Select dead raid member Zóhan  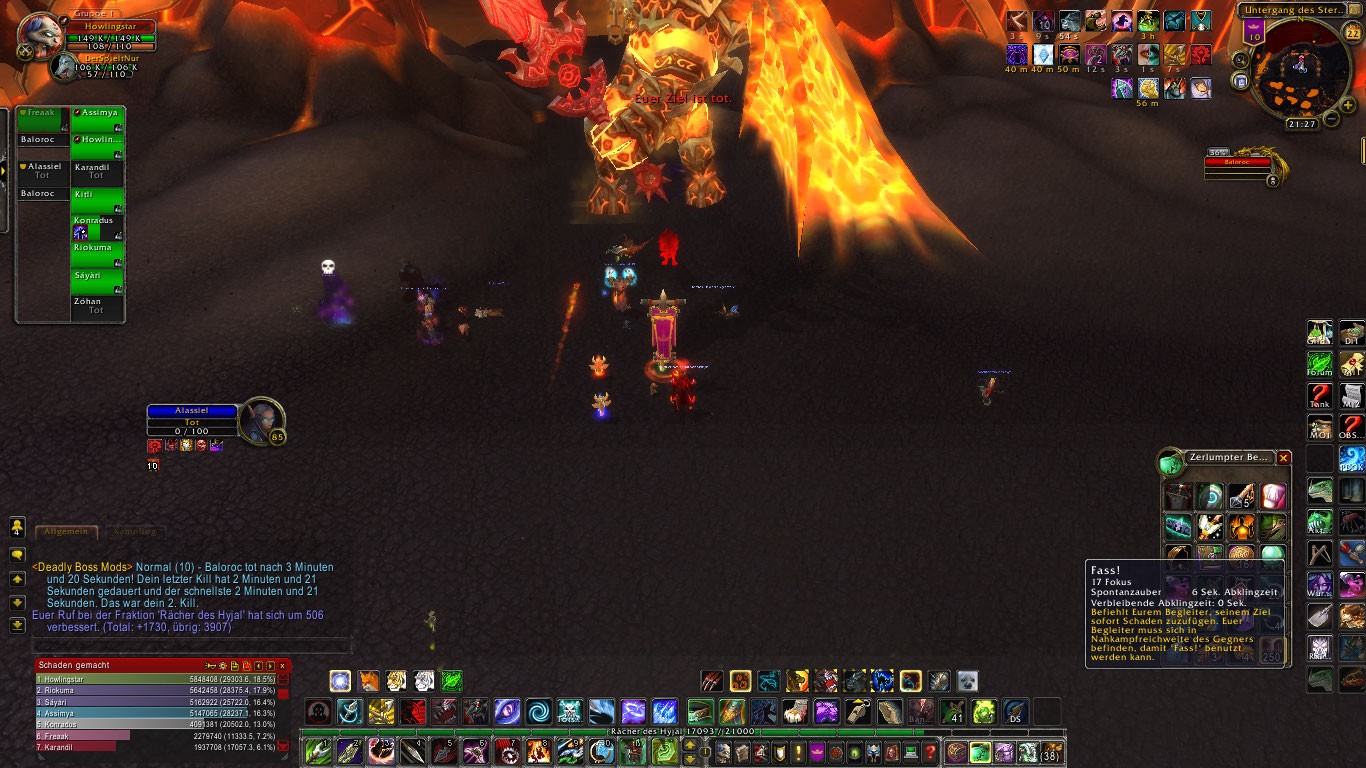(x=96, y=307)
